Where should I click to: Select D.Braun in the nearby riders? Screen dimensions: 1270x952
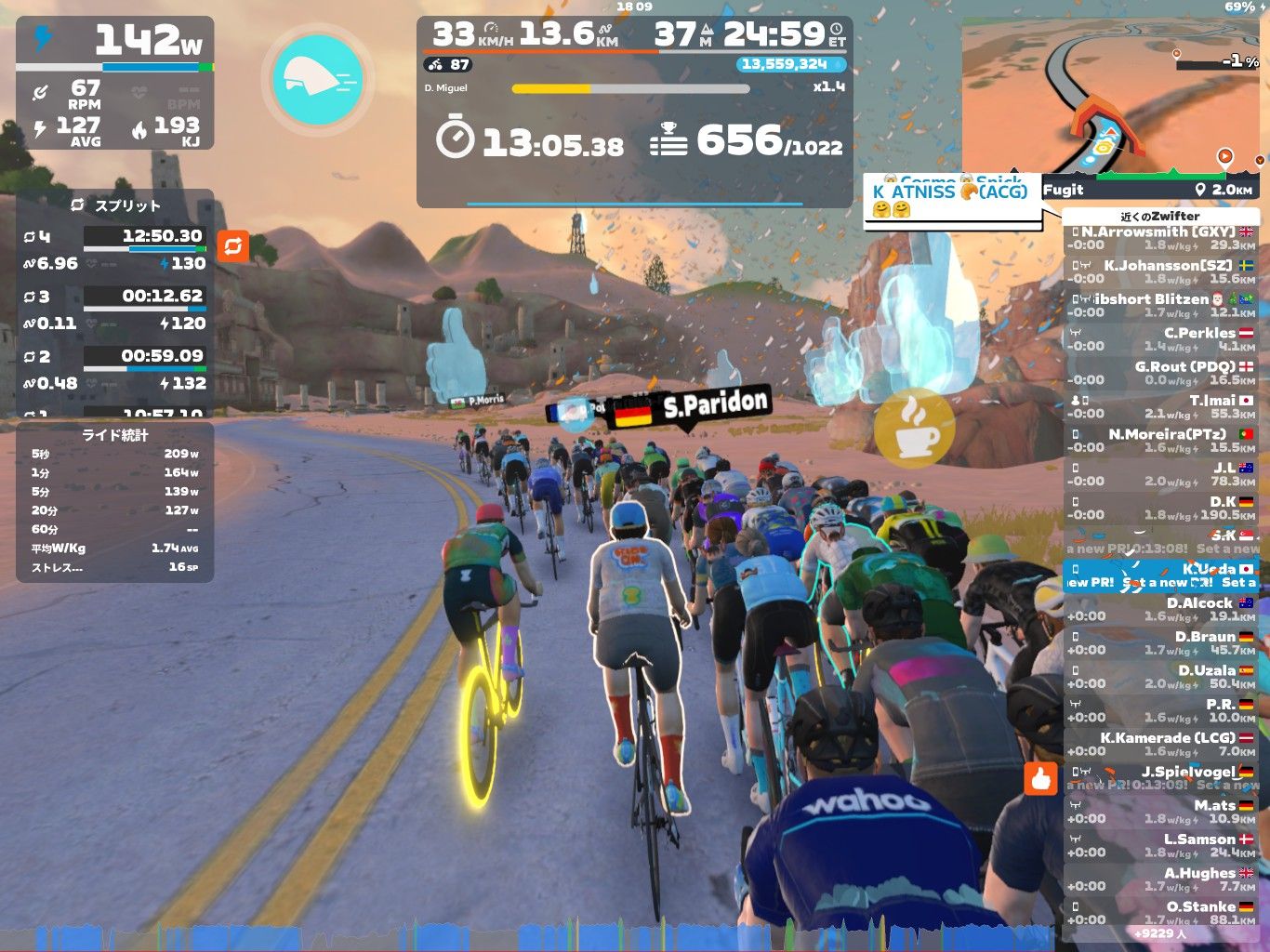pos(1160,642)
